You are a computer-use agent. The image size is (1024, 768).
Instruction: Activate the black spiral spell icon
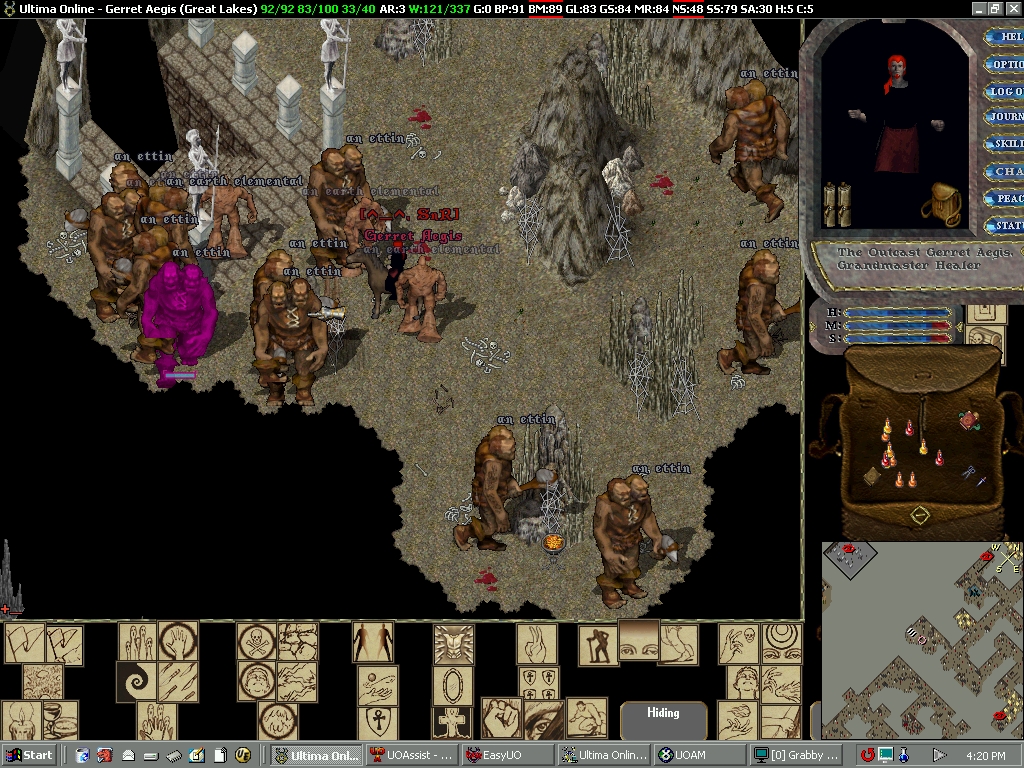tap(136, 682)
